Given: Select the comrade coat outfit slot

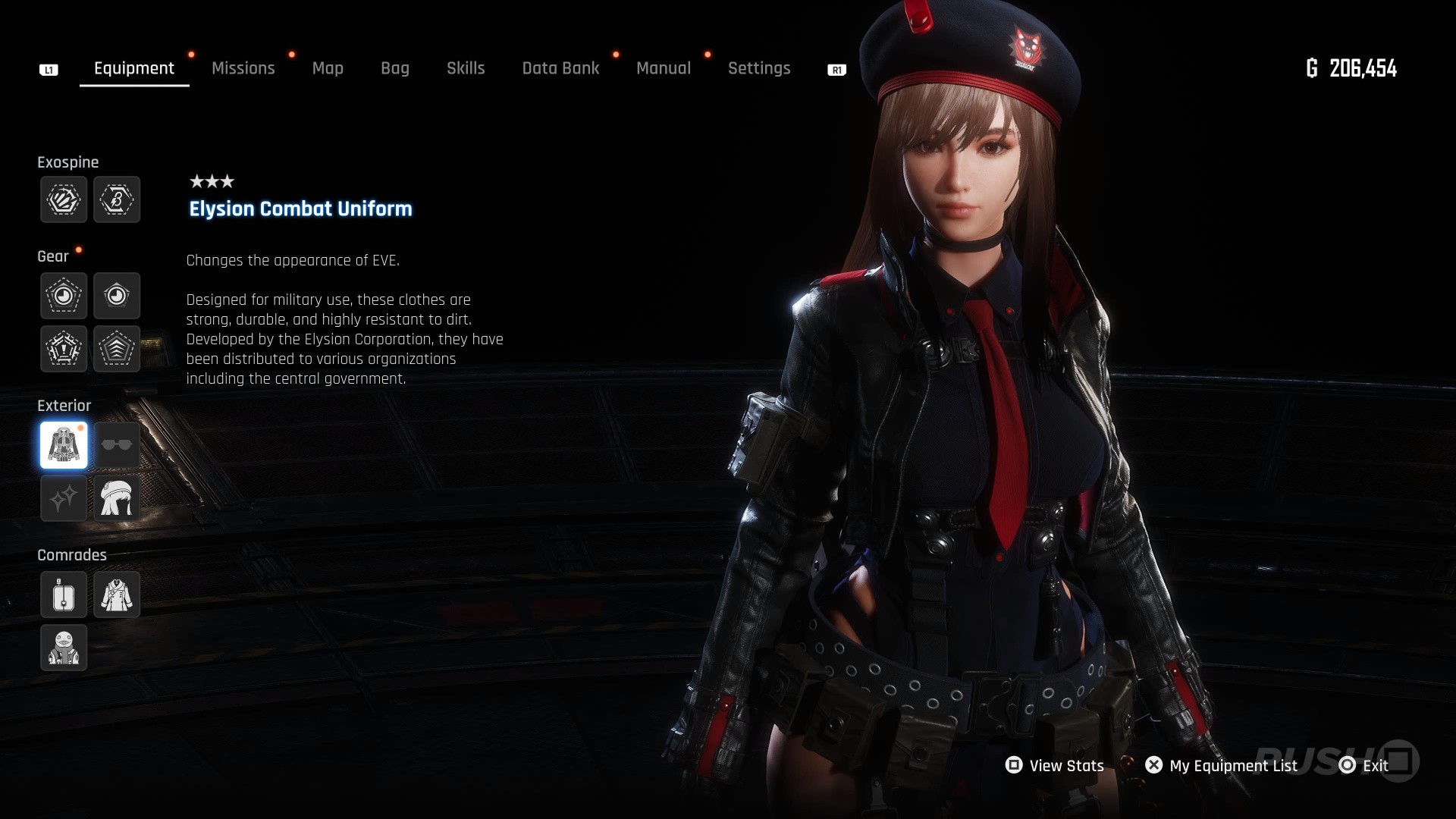Looking at the screenshot, I should tap(117, 595).
